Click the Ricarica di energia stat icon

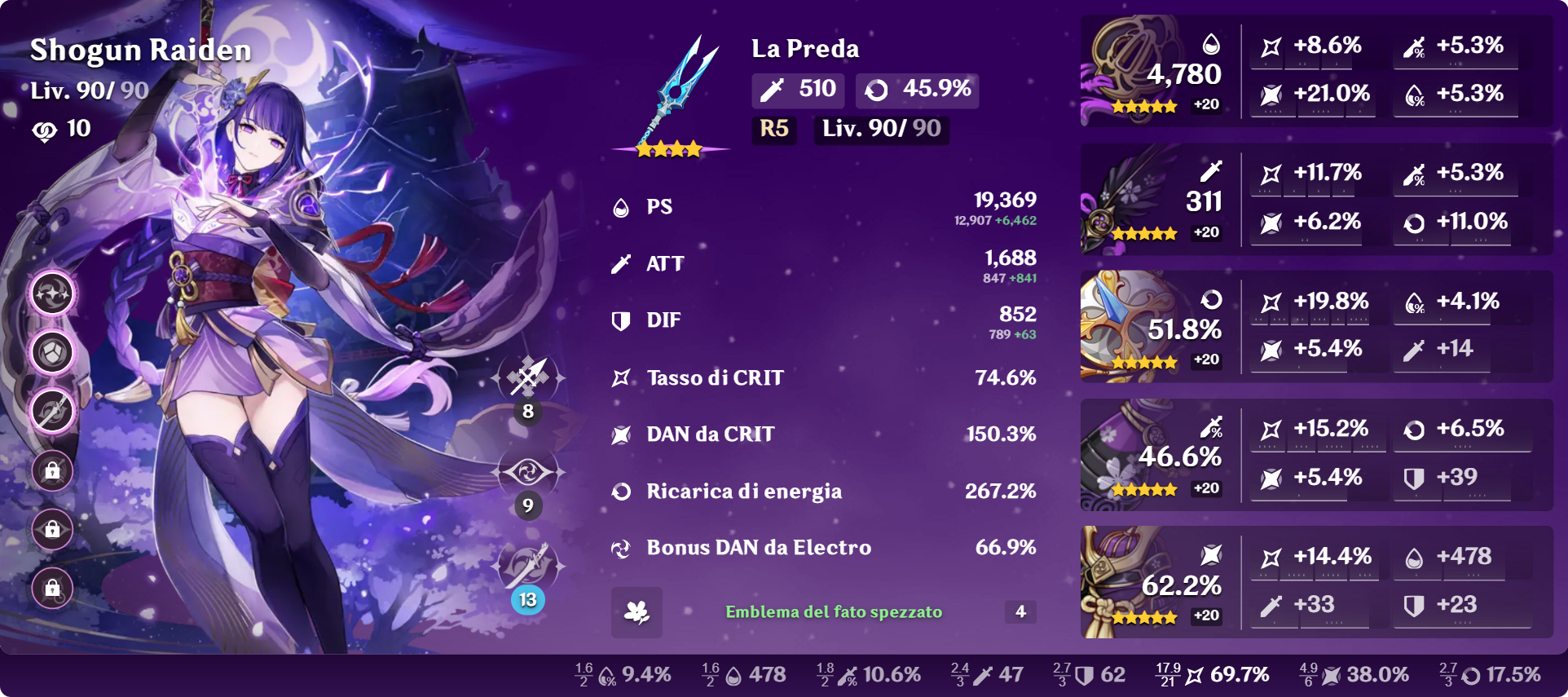point(621,491)
